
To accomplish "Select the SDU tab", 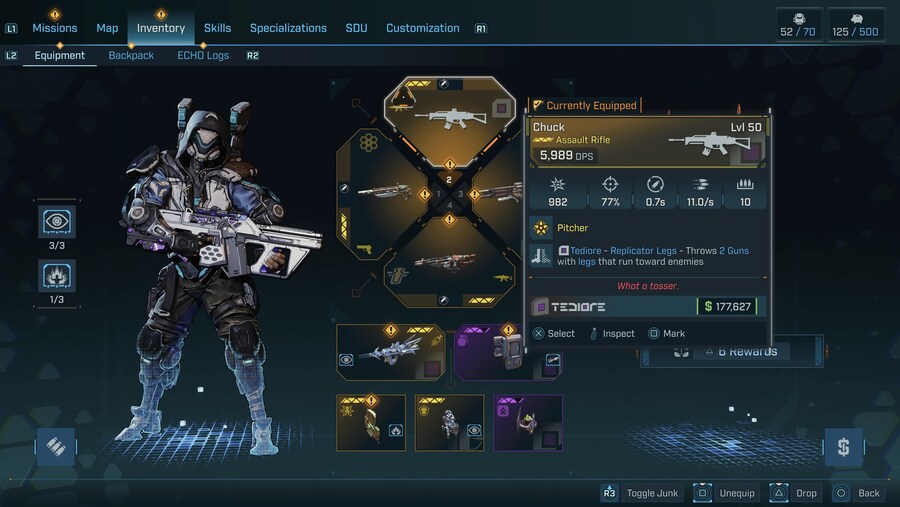I will click(356, 28).
